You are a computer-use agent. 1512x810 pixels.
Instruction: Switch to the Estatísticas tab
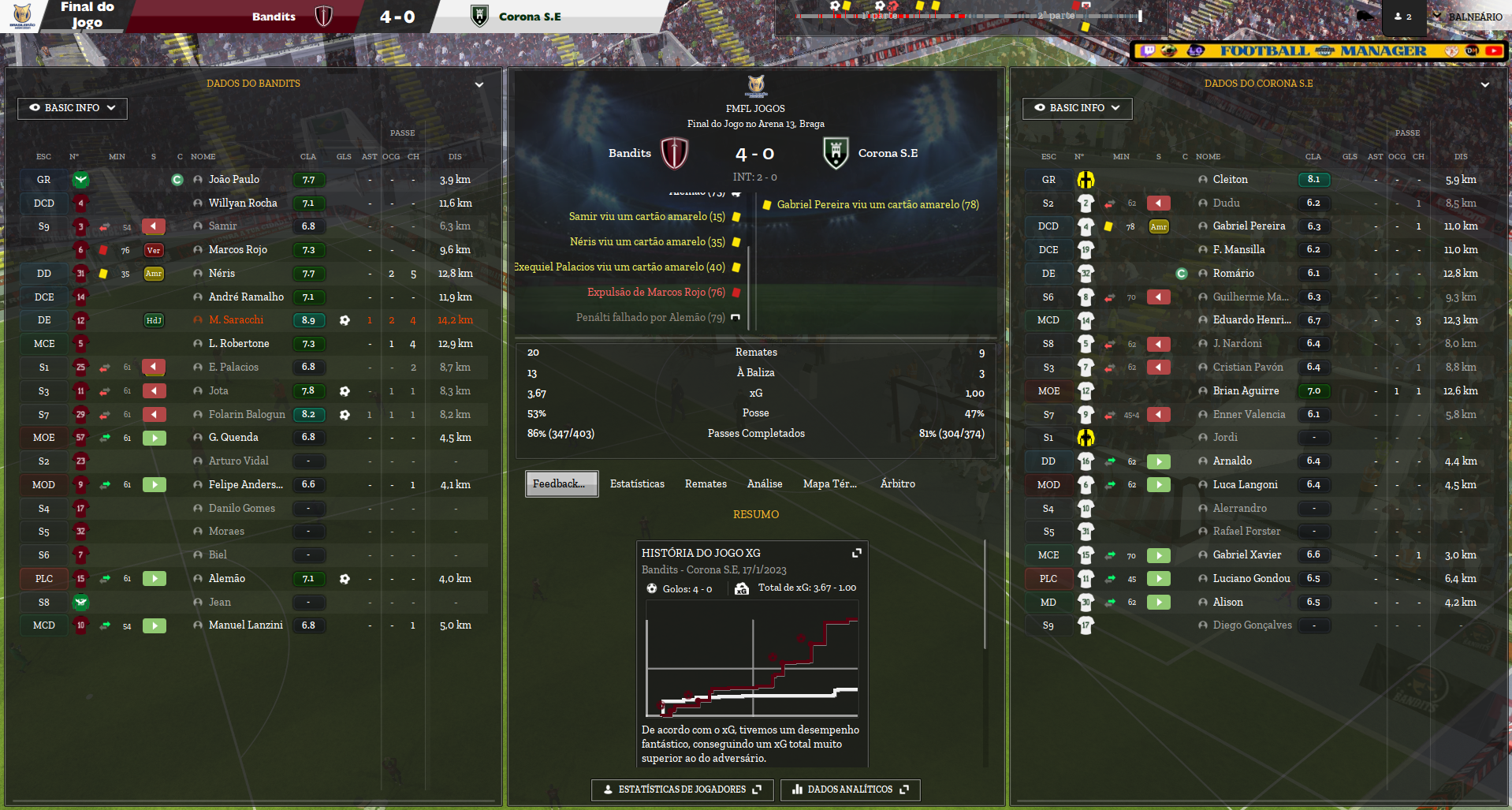637,484
